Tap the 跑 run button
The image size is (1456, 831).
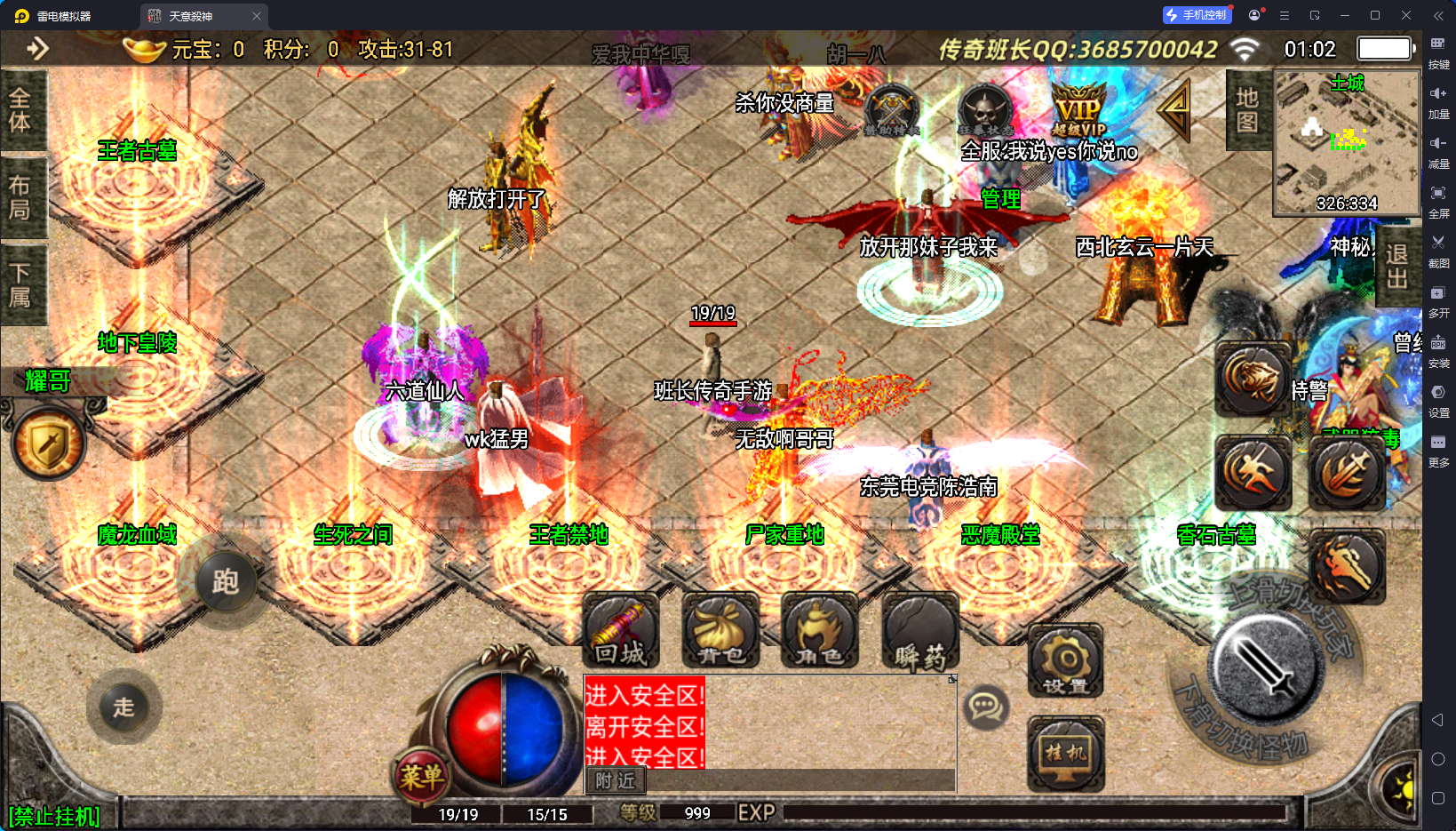(x=225, y=582)
